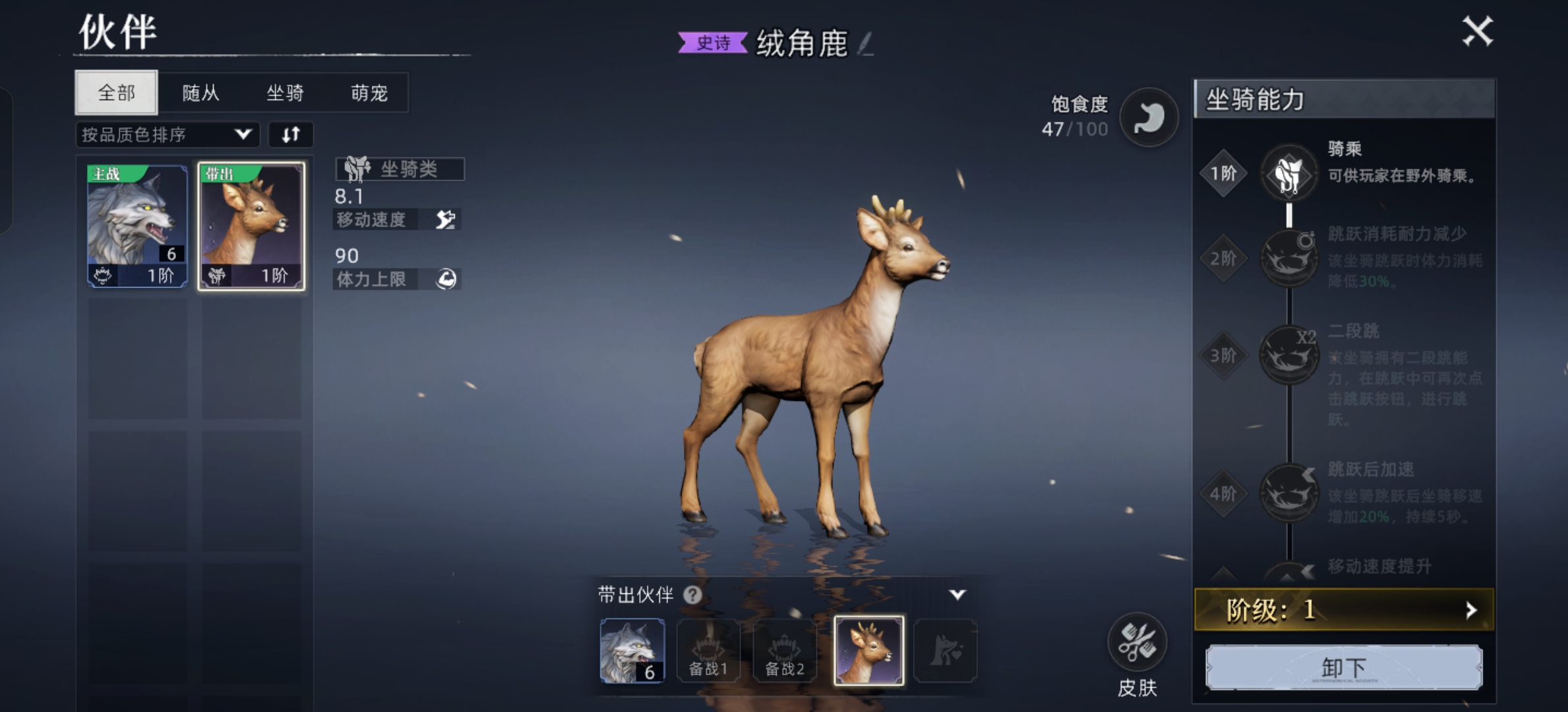Open the 皮肤 skin menu
Image resolution: width=1568 pixels, height=712 pixels.
1137,644
